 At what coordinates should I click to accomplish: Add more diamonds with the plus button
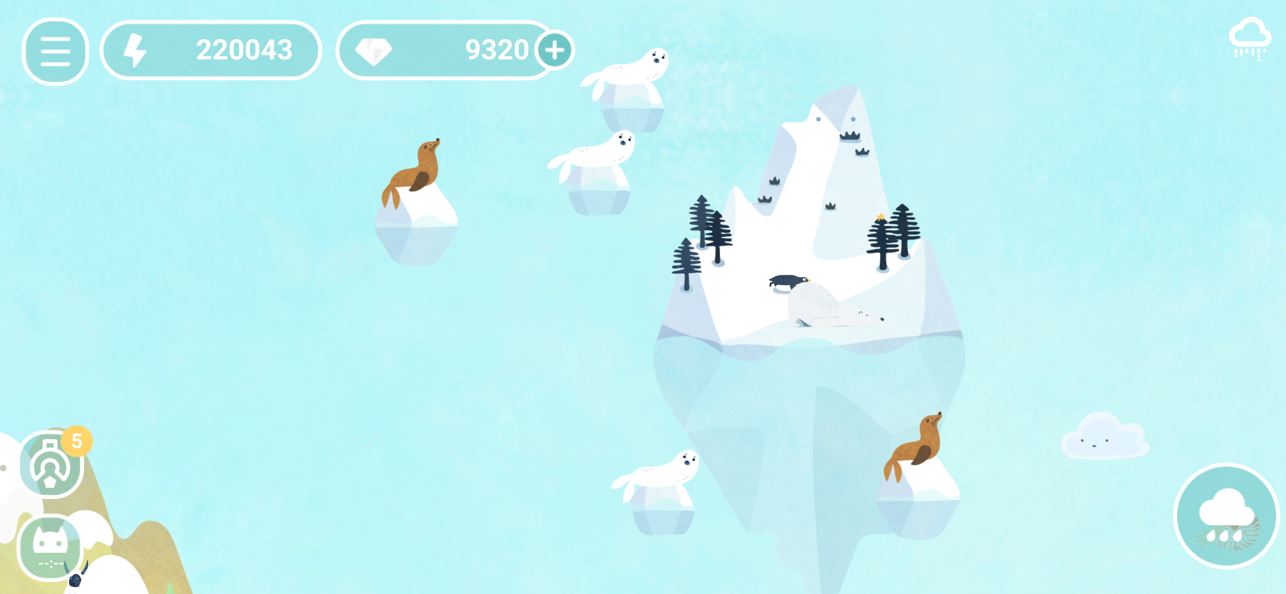554,50
